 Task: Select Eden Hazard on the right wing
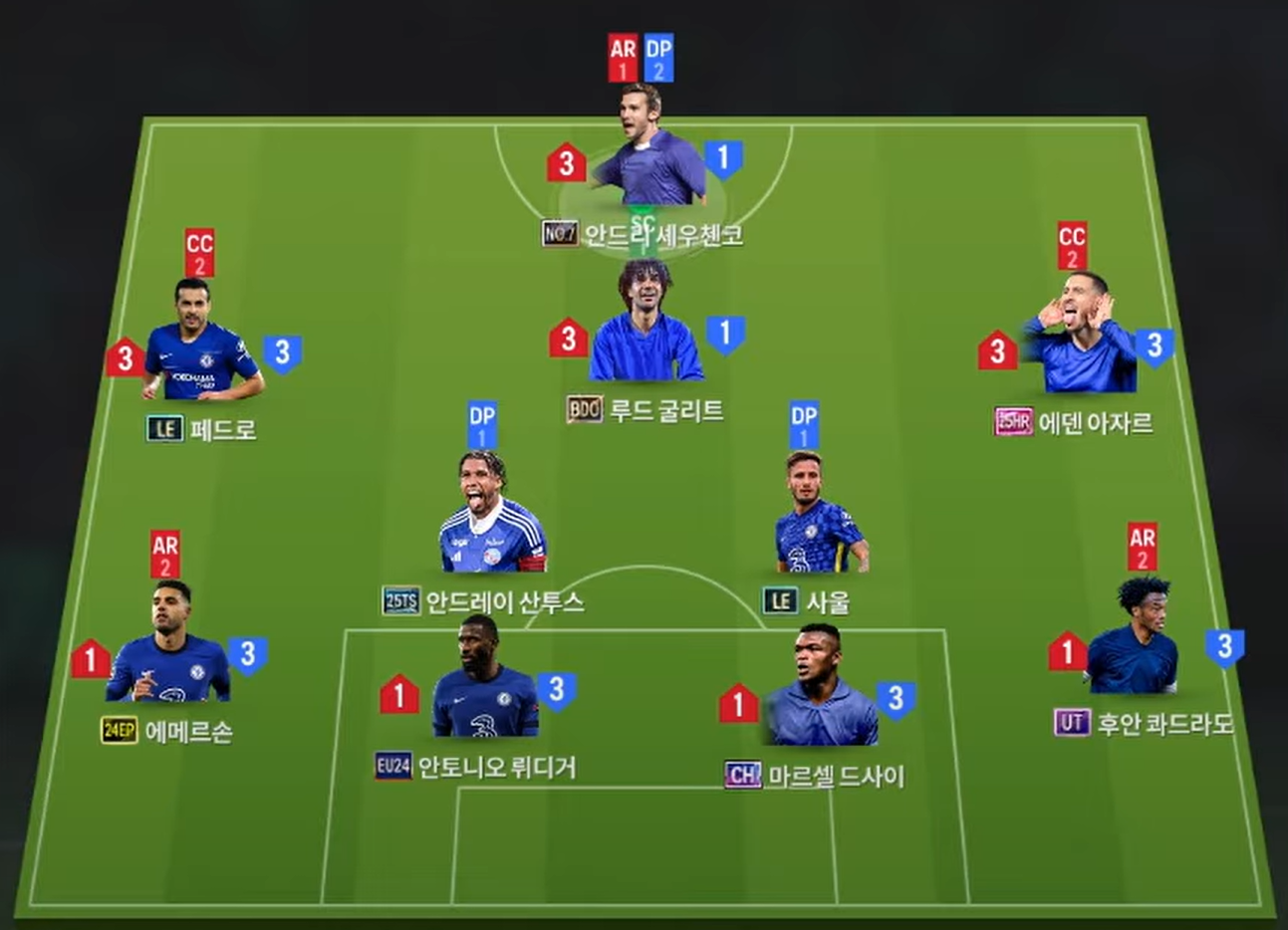click(x=1080, y=338)
